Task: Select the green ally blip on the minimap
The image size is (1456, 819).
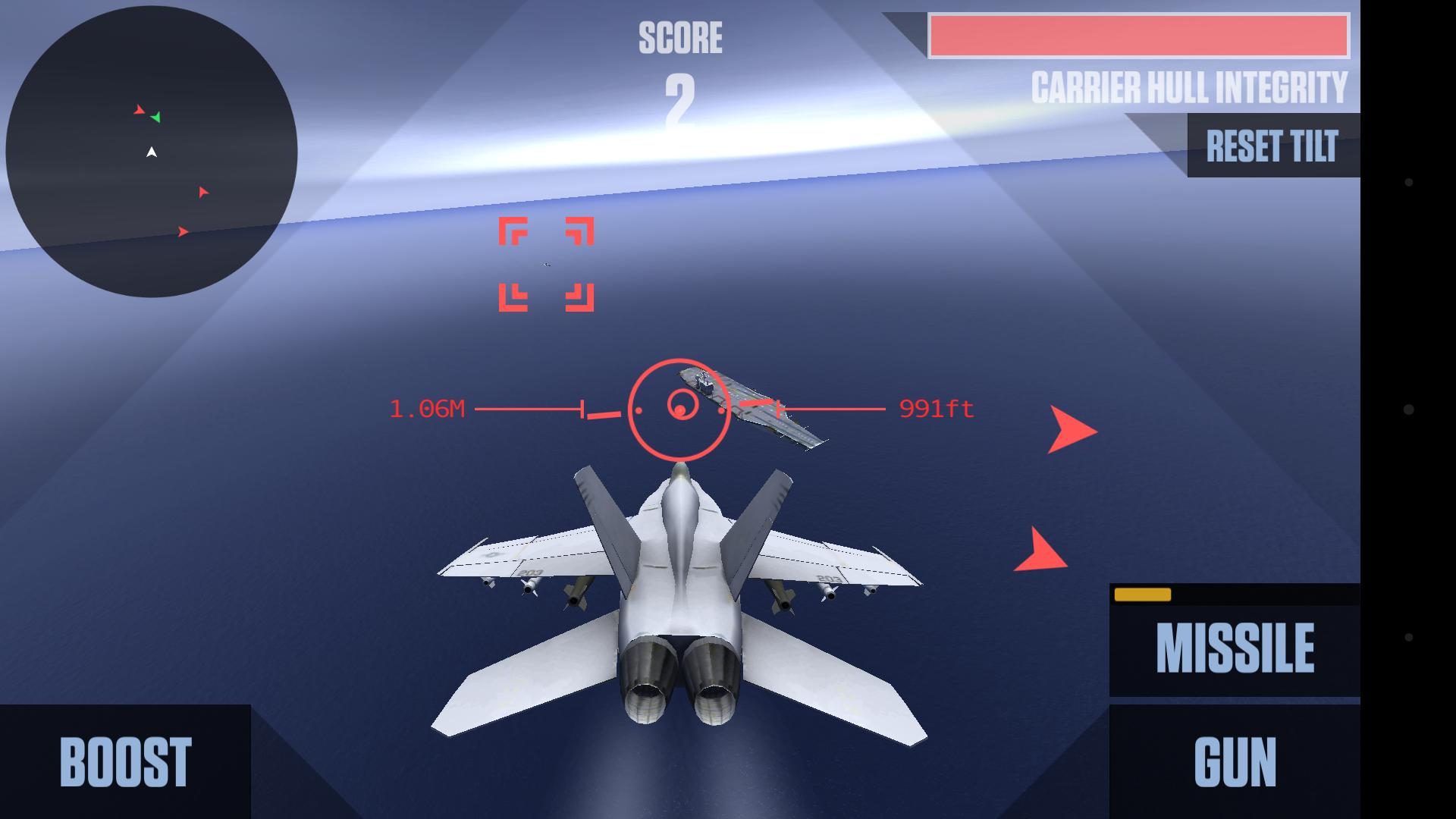Action: pyautogui.click(x=158, y=119)
